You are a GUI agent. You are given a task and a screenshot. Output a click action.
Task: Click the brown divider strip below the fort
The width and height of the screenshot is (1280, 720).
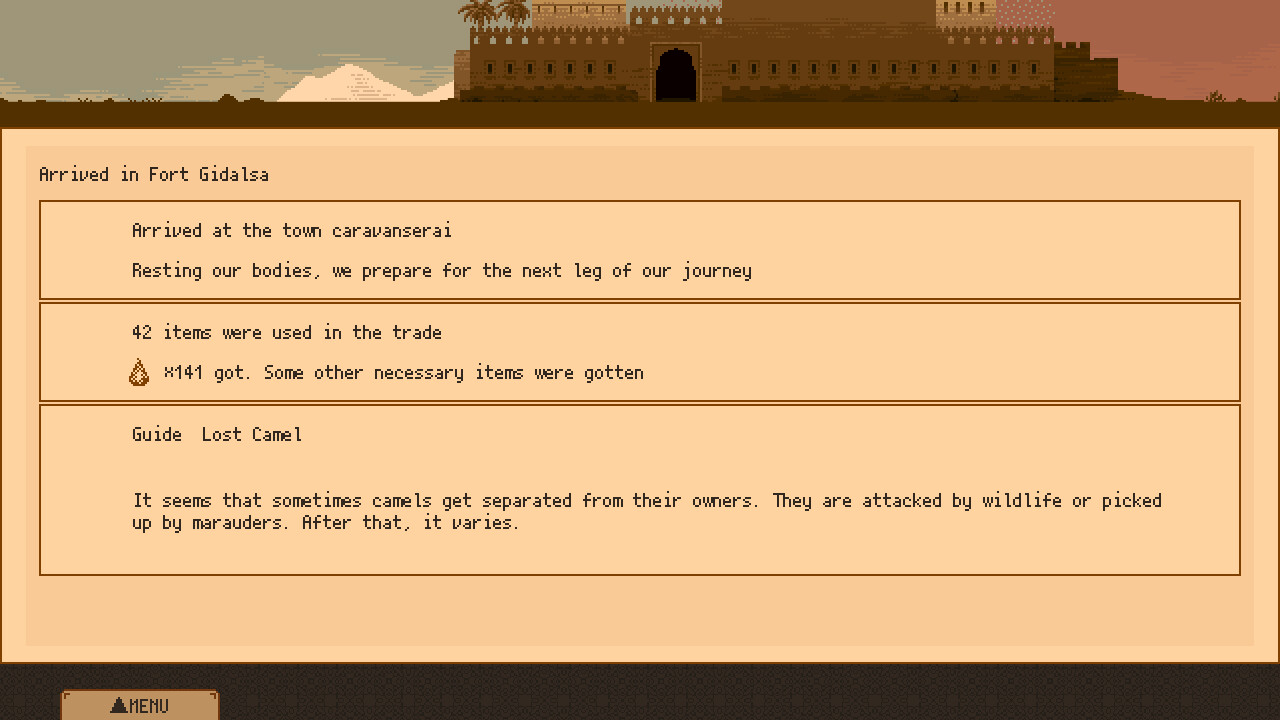[x=640, y=115]
